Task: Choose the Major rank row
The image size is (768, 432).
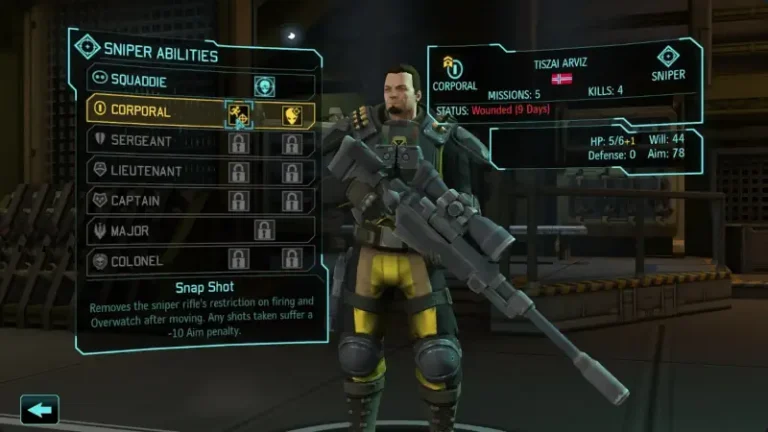Action: pos(150,230)
